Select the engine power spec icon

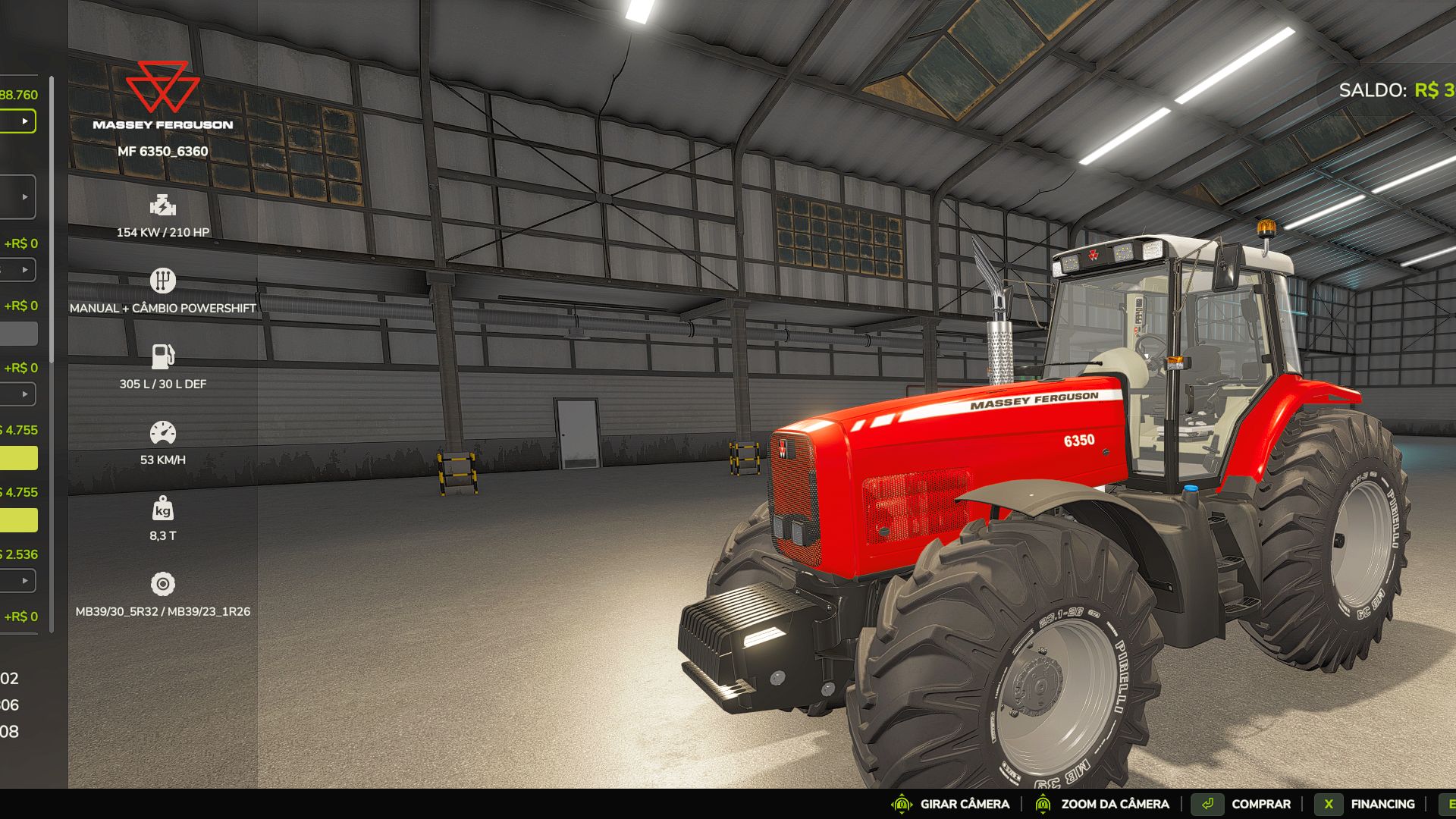164,206
